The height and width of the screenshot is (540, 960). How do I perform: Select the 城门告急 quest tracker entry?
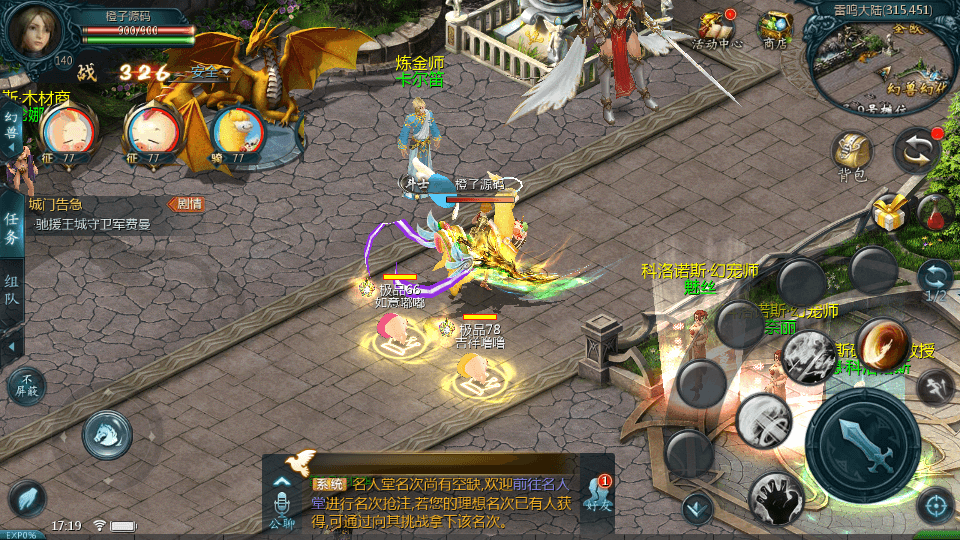tap(90, 215)
